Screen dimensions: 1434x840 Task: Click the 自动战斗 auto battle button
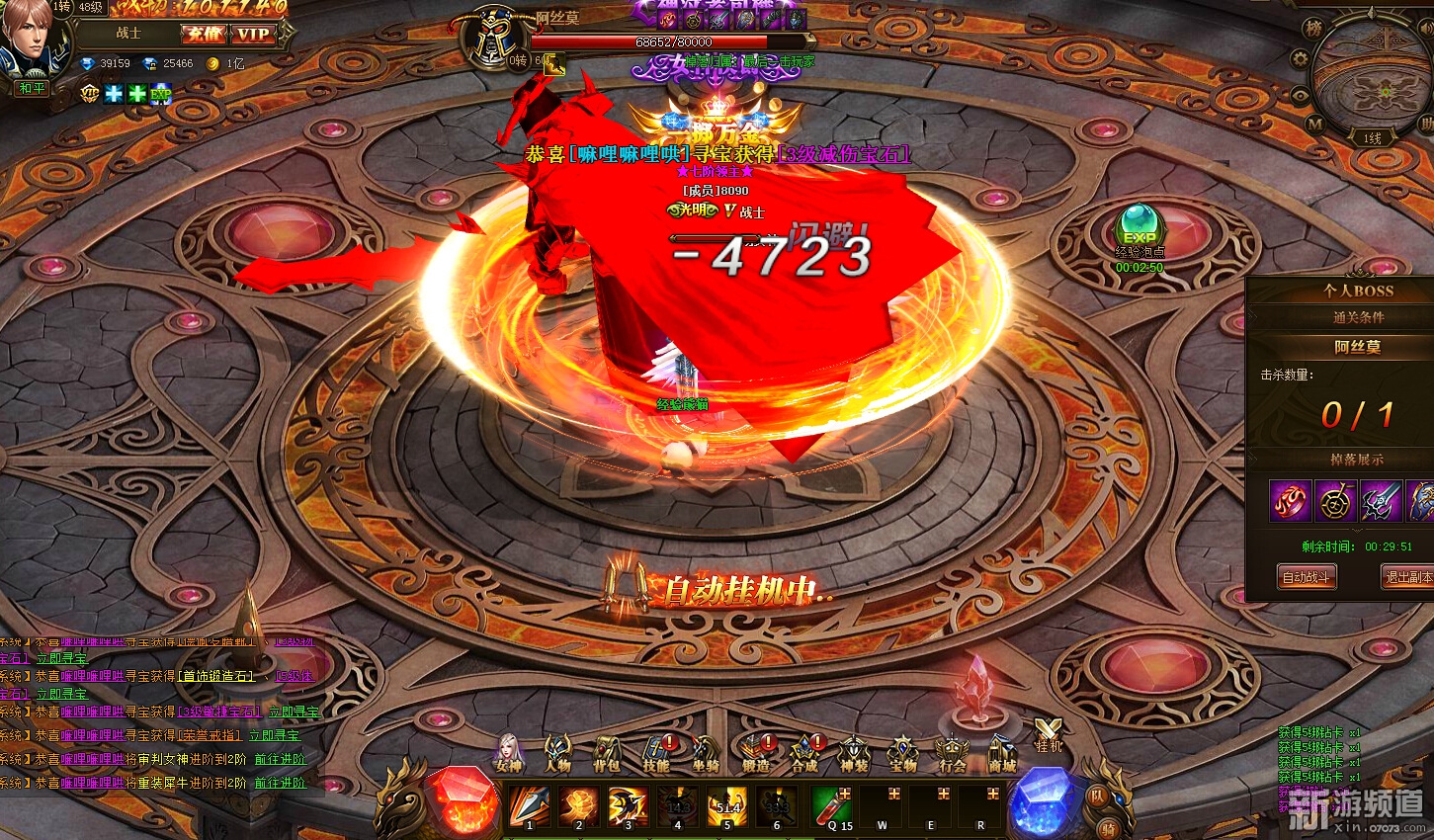pyautogui.click(x=1306, y=577)
